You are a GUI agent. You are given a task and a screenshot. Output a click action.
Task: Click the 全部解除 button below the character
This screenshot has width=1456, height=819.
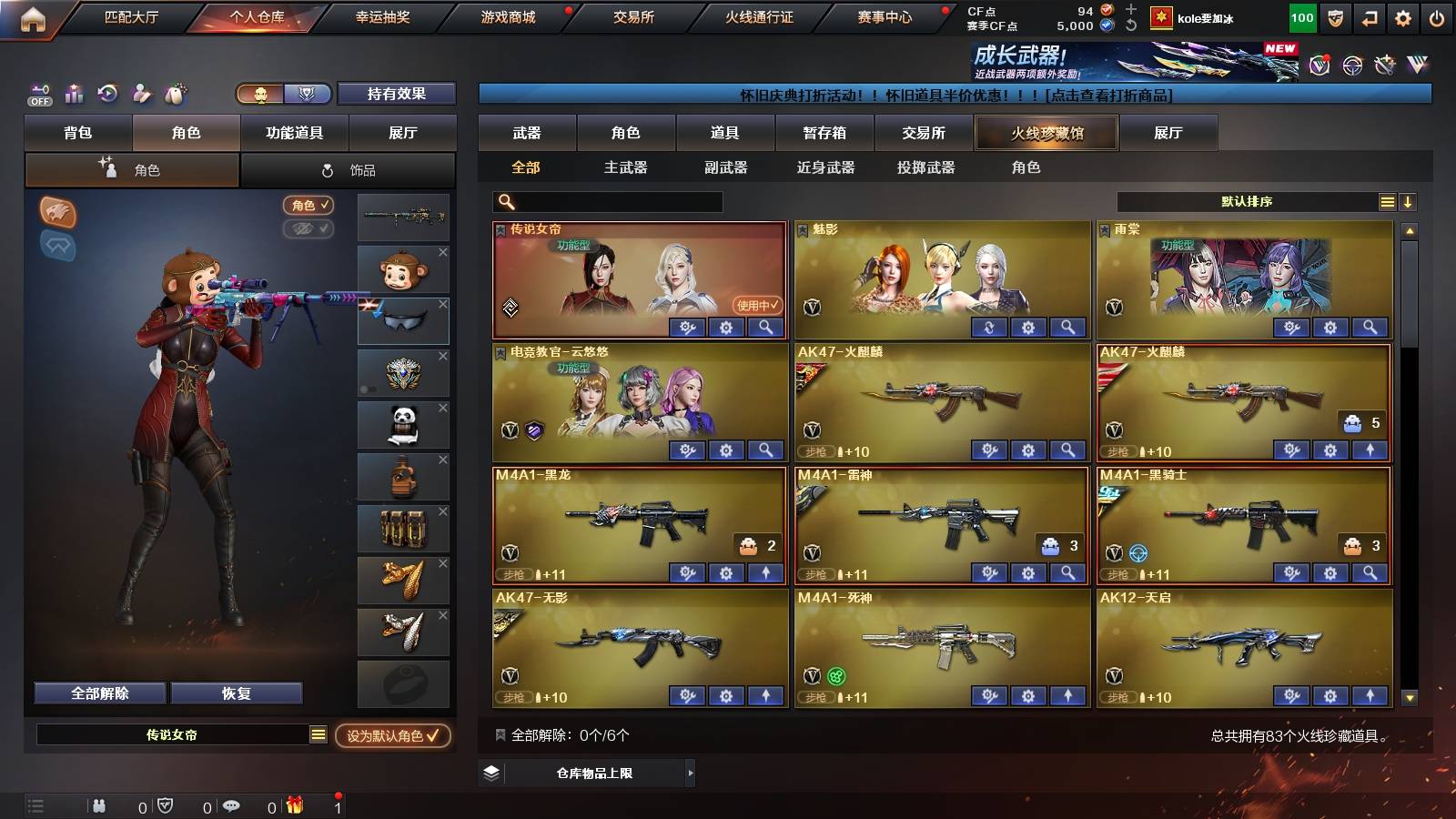pos(98,693)
